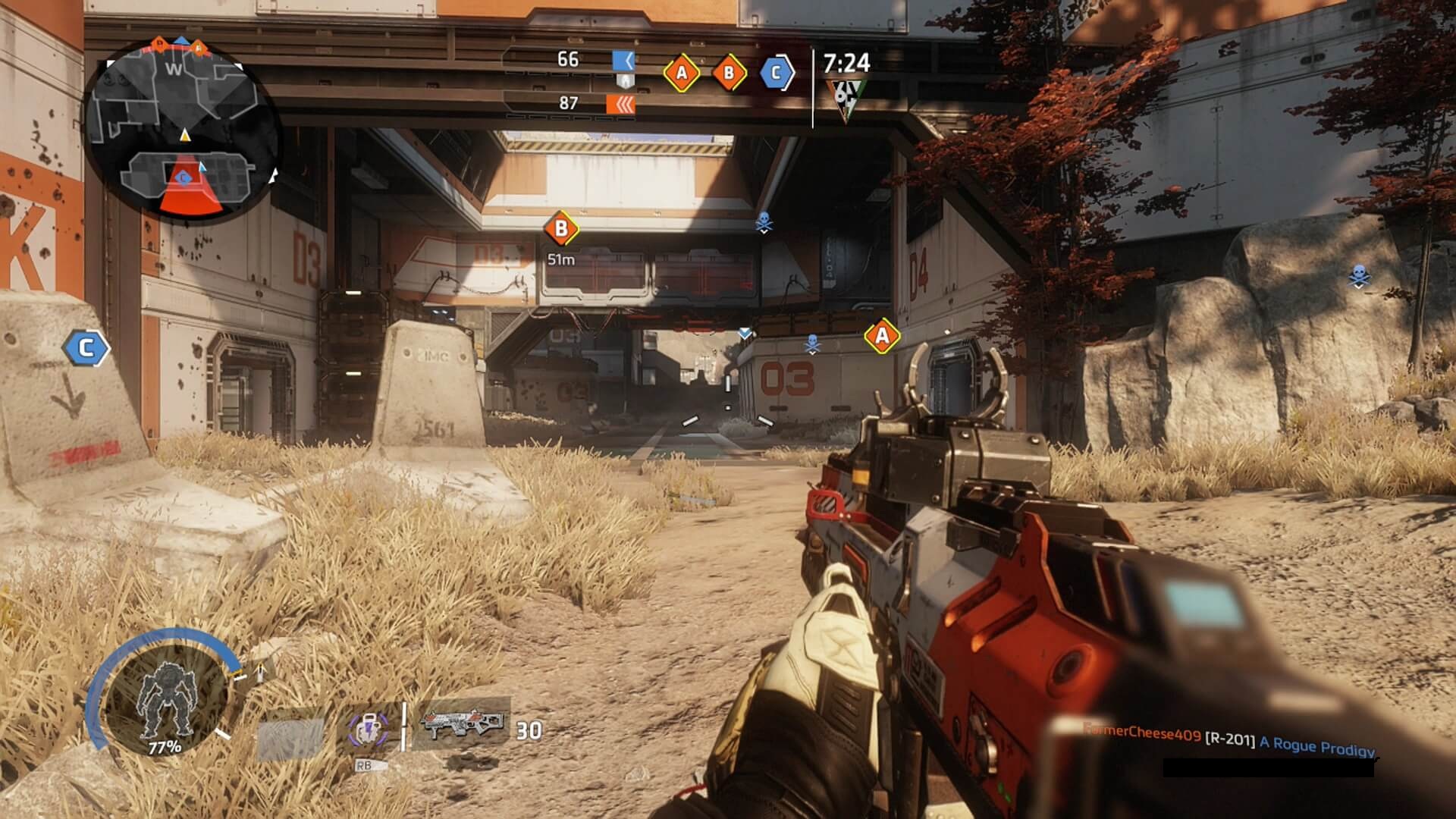
Task: Click the blue C waypoint hexagon over the scene
Action: pyautogui.click(x=86, y=348)
